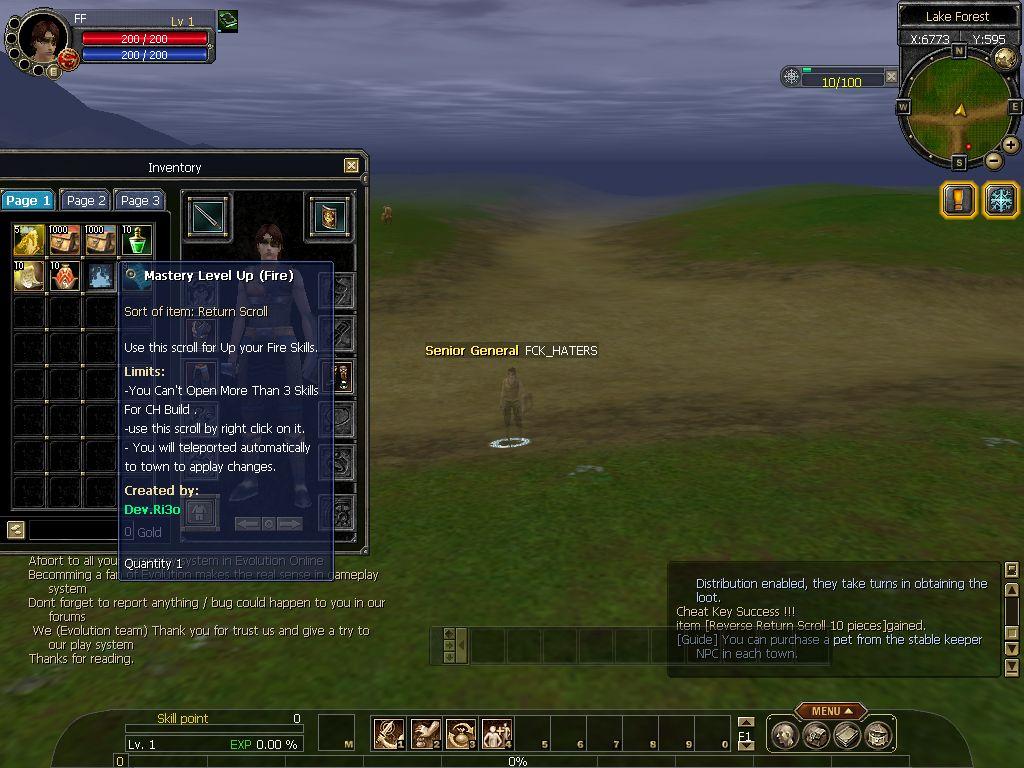Expand the MENU button

830,711
